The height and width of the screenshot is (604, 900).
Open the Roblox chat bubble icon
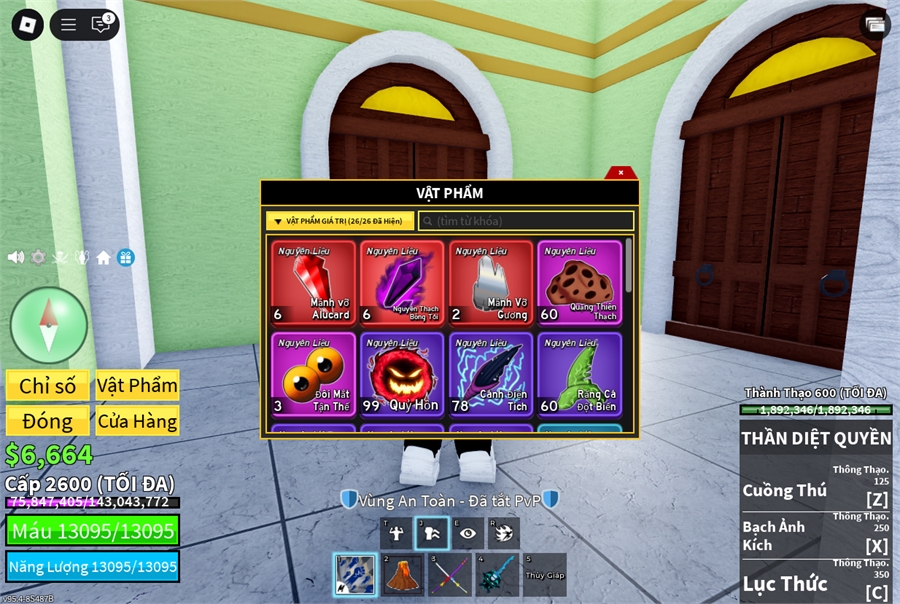click(101, 25)
